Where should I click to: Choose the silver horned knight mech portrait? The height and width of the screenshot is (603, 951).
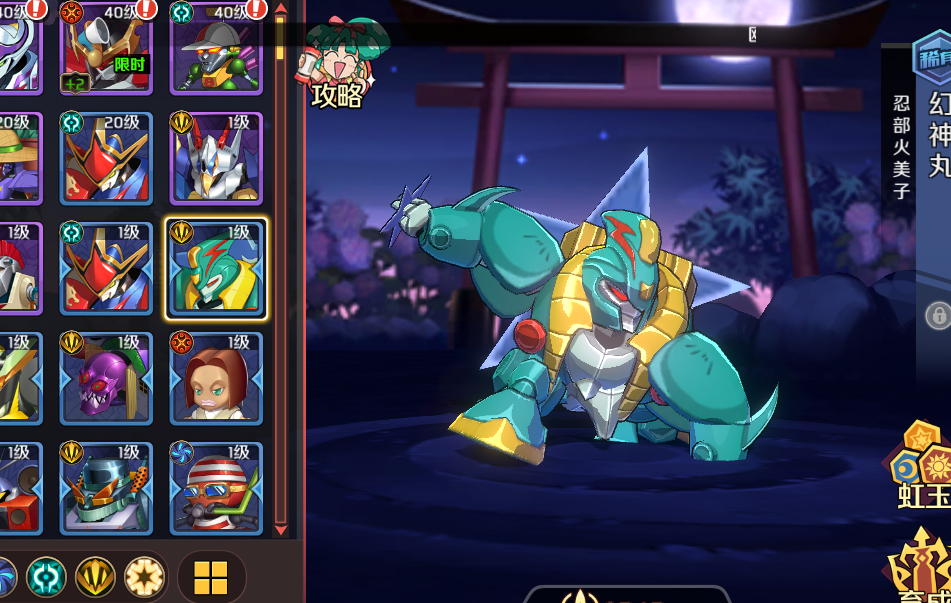216,158
